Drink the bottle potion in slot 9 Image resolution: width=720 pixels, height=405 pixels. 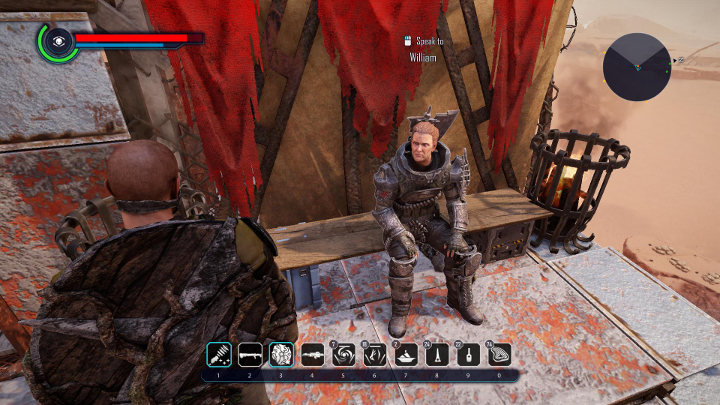469,354
